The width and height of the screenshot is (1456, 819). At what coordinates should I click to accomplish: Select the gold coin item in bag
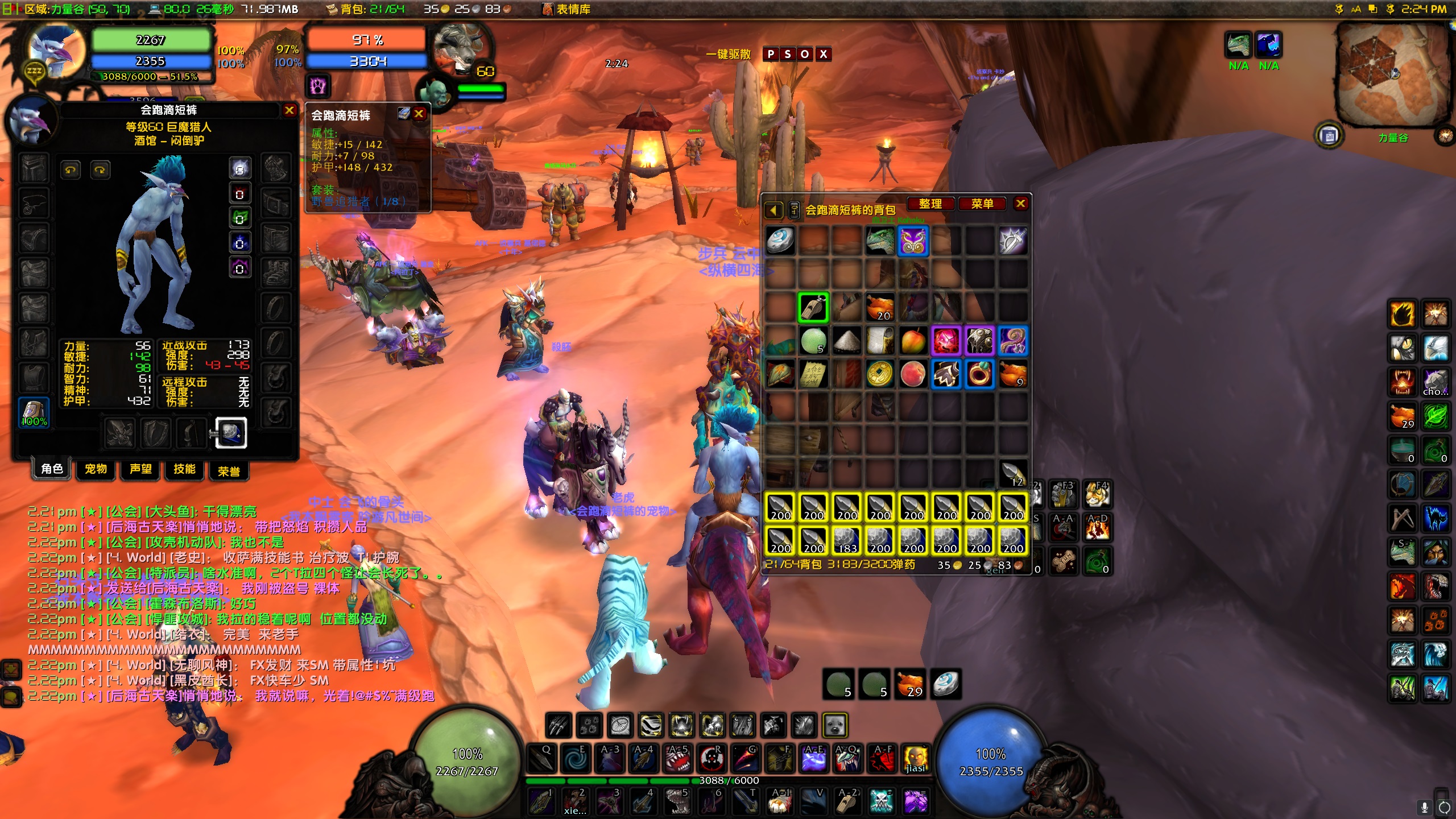click(x=879, y=374)
